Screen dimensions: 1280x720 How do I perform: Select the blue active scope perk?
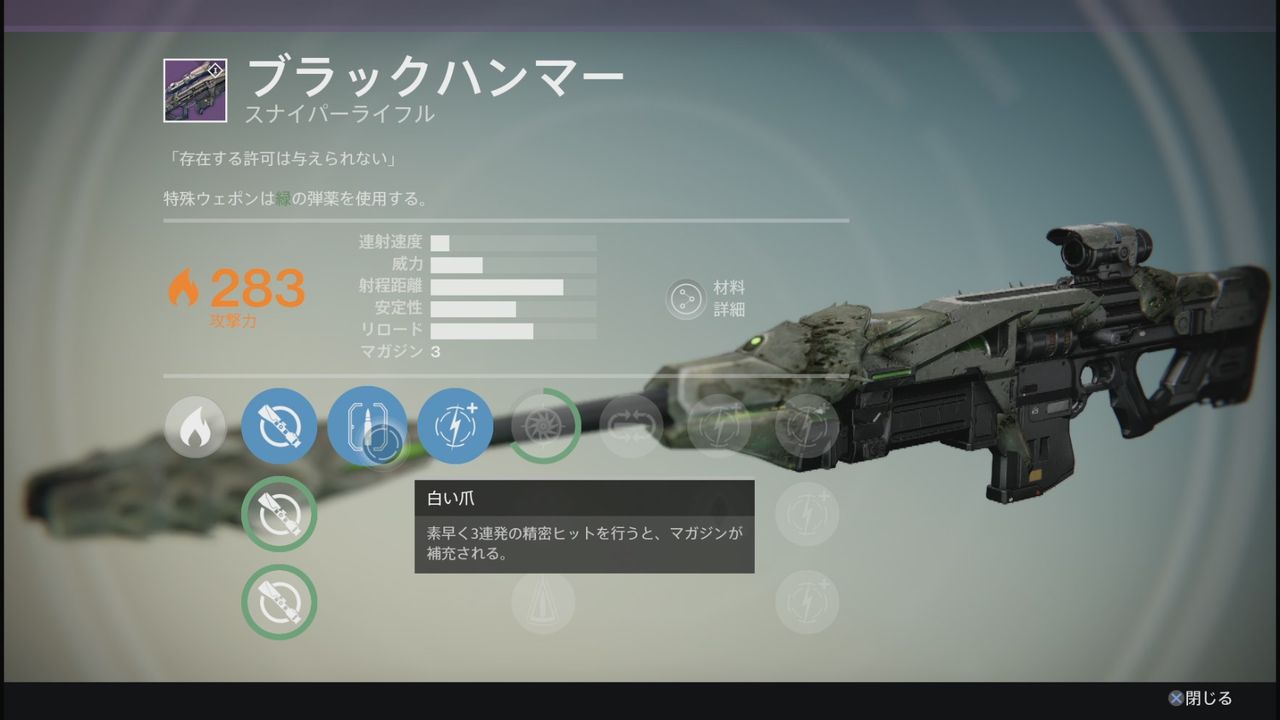279,426
